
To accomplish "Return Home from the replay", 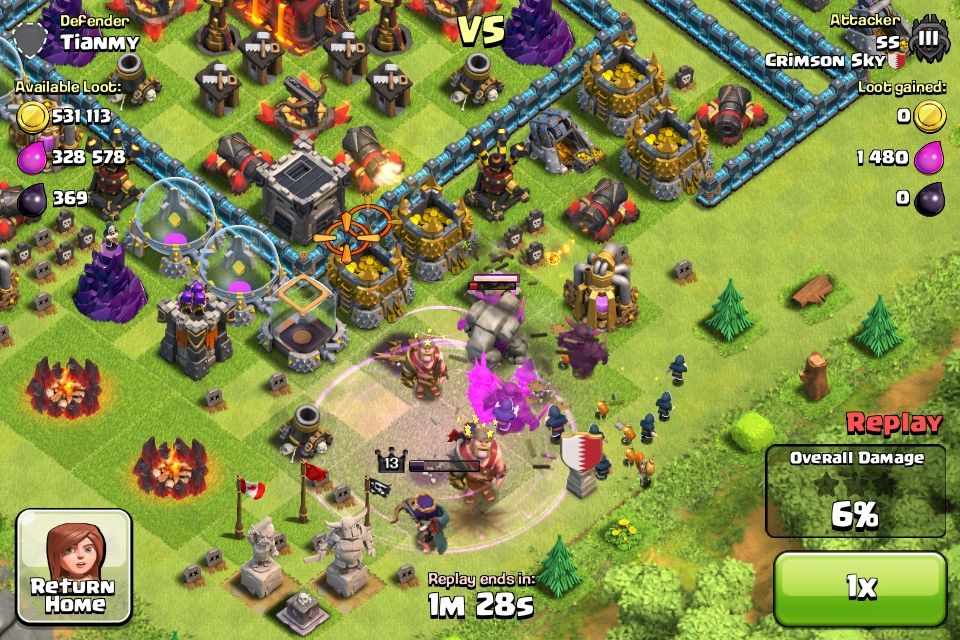I will click(x=74, y=565).
